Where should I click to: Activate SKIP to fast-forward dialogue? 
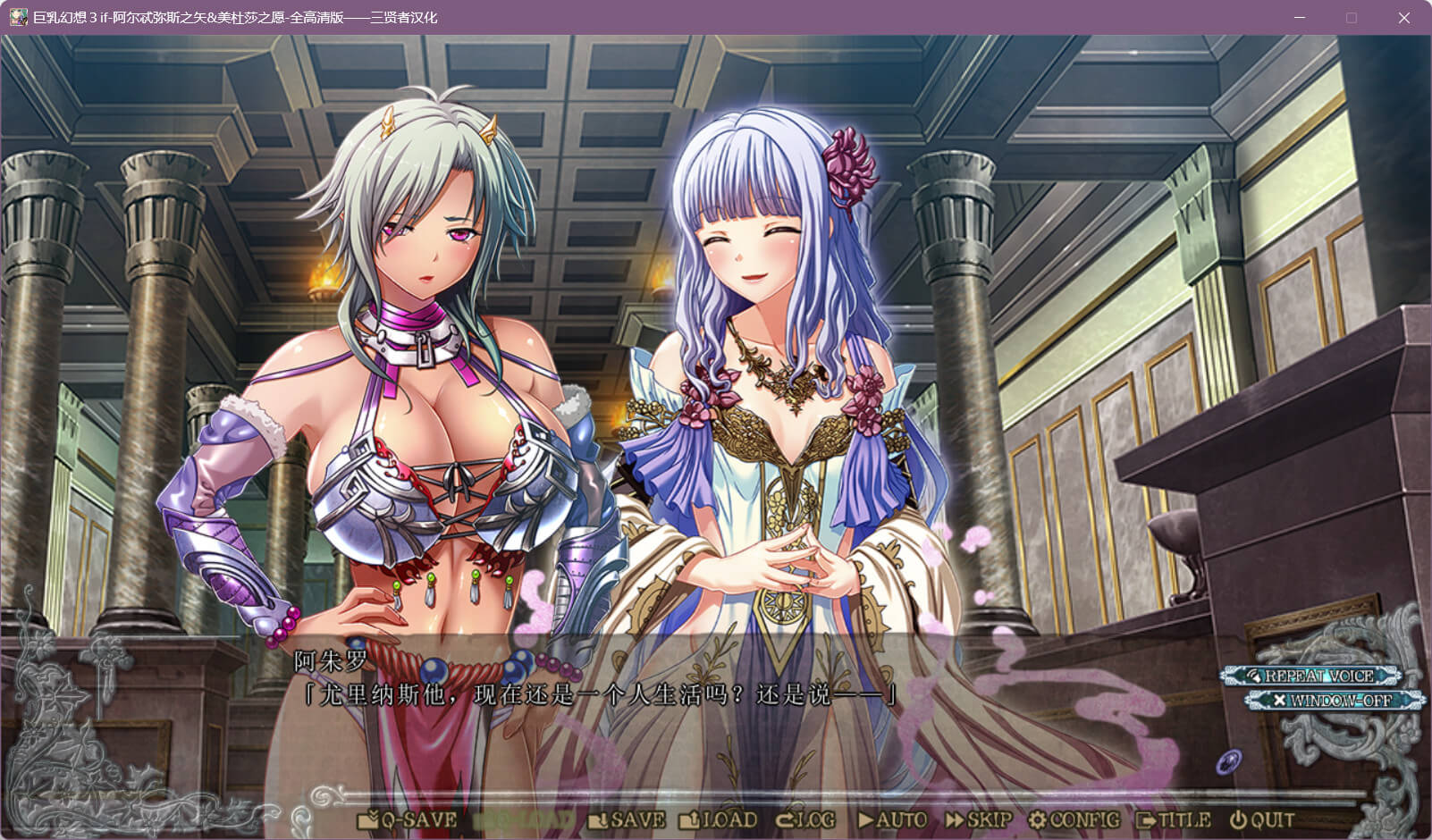(979, 819)
